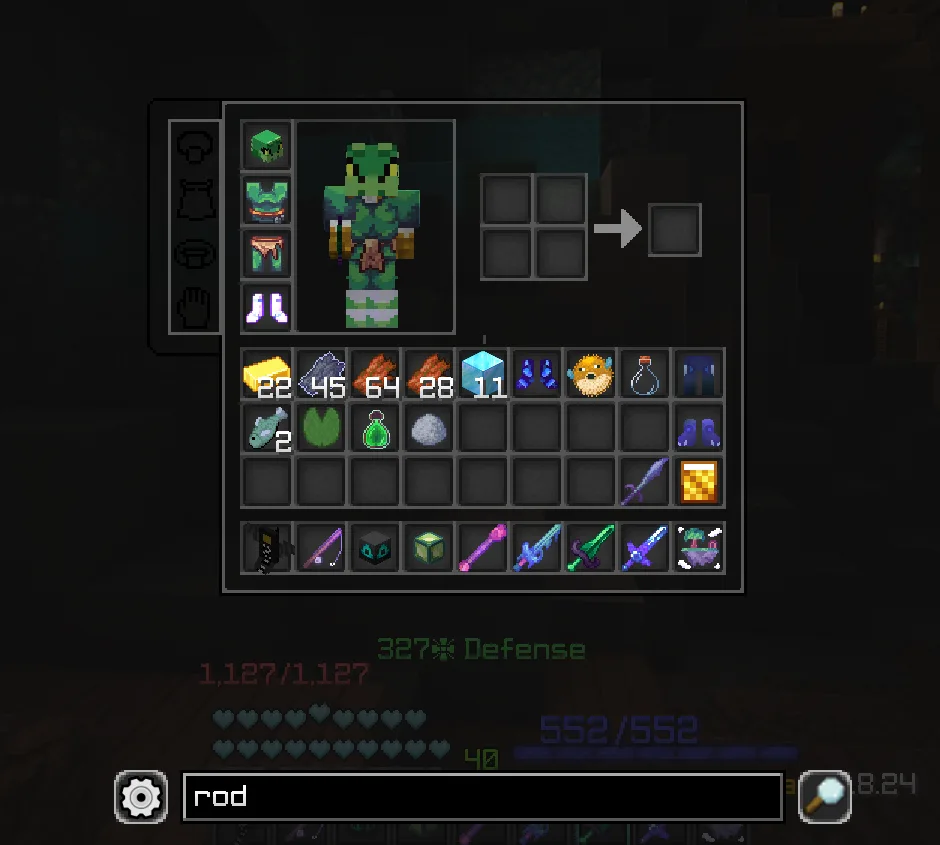Open settings with the gear button
This screenshot has width=940, height=845.
tap(141, 797)
